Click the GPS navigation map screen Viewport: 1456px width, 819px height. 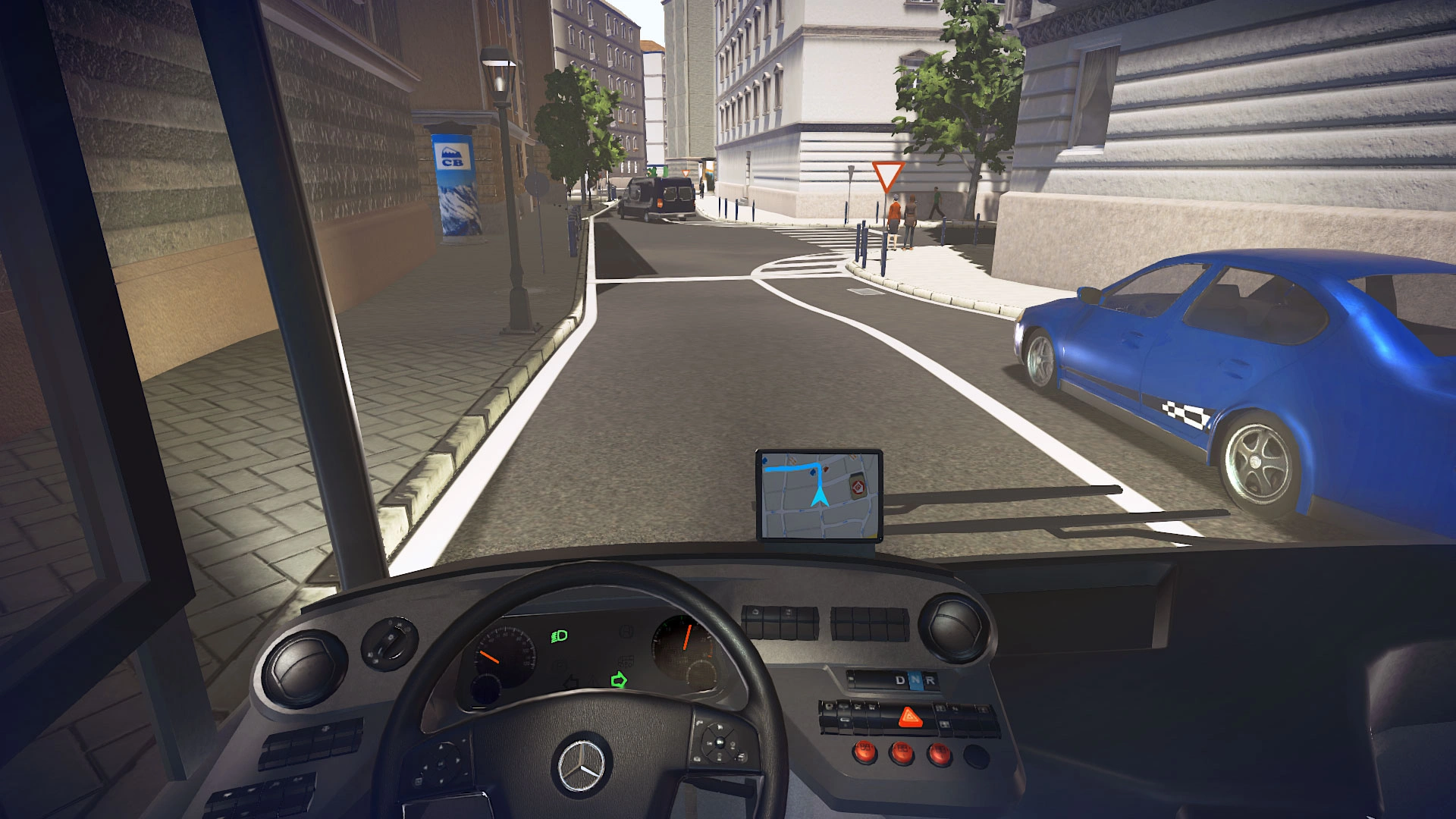819,495
